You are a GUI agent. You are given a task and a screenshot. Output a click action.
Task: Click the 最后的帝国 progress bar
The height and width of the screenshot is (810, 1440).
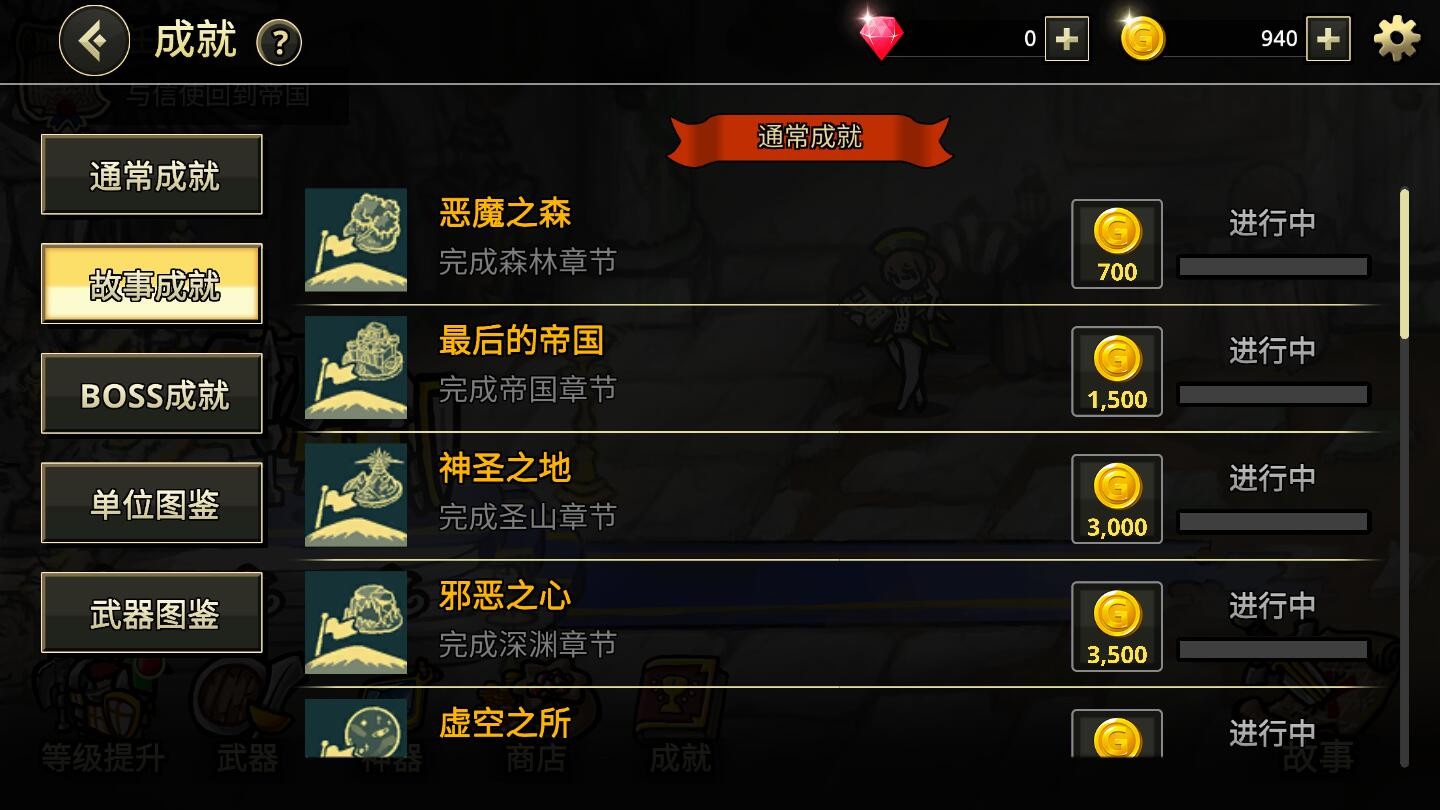[x=1273, y=394]
